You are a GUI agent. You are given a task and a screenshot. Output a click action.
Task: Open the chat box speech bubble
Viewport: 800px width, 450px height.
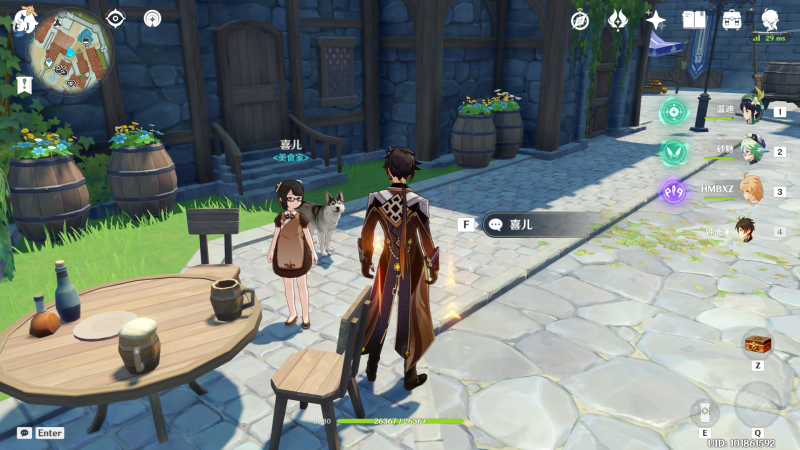pos(25,433)
